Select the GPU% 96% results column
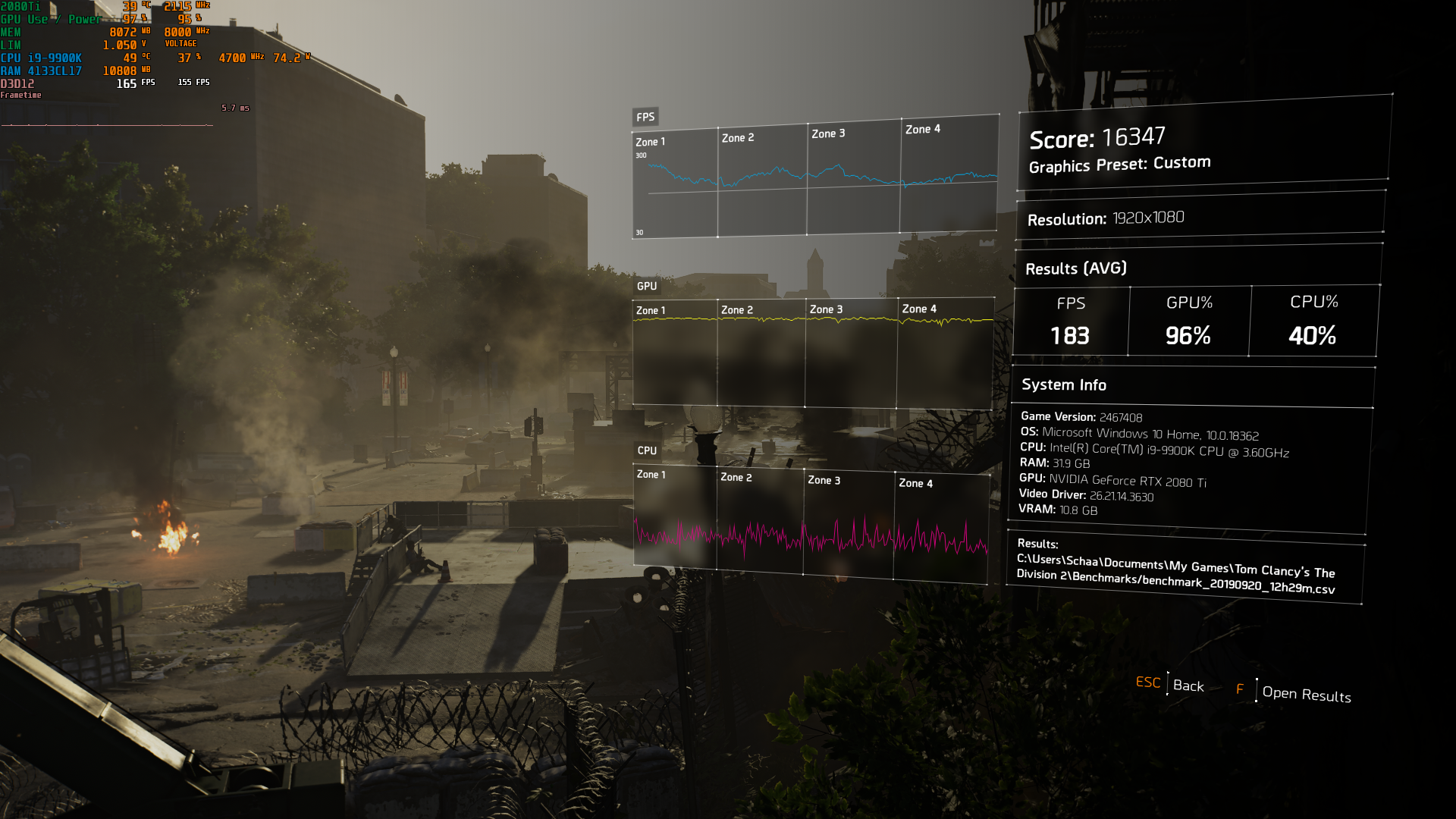Image resolution: width=1456 pixels, height=819 pixels. point(1188,321)
